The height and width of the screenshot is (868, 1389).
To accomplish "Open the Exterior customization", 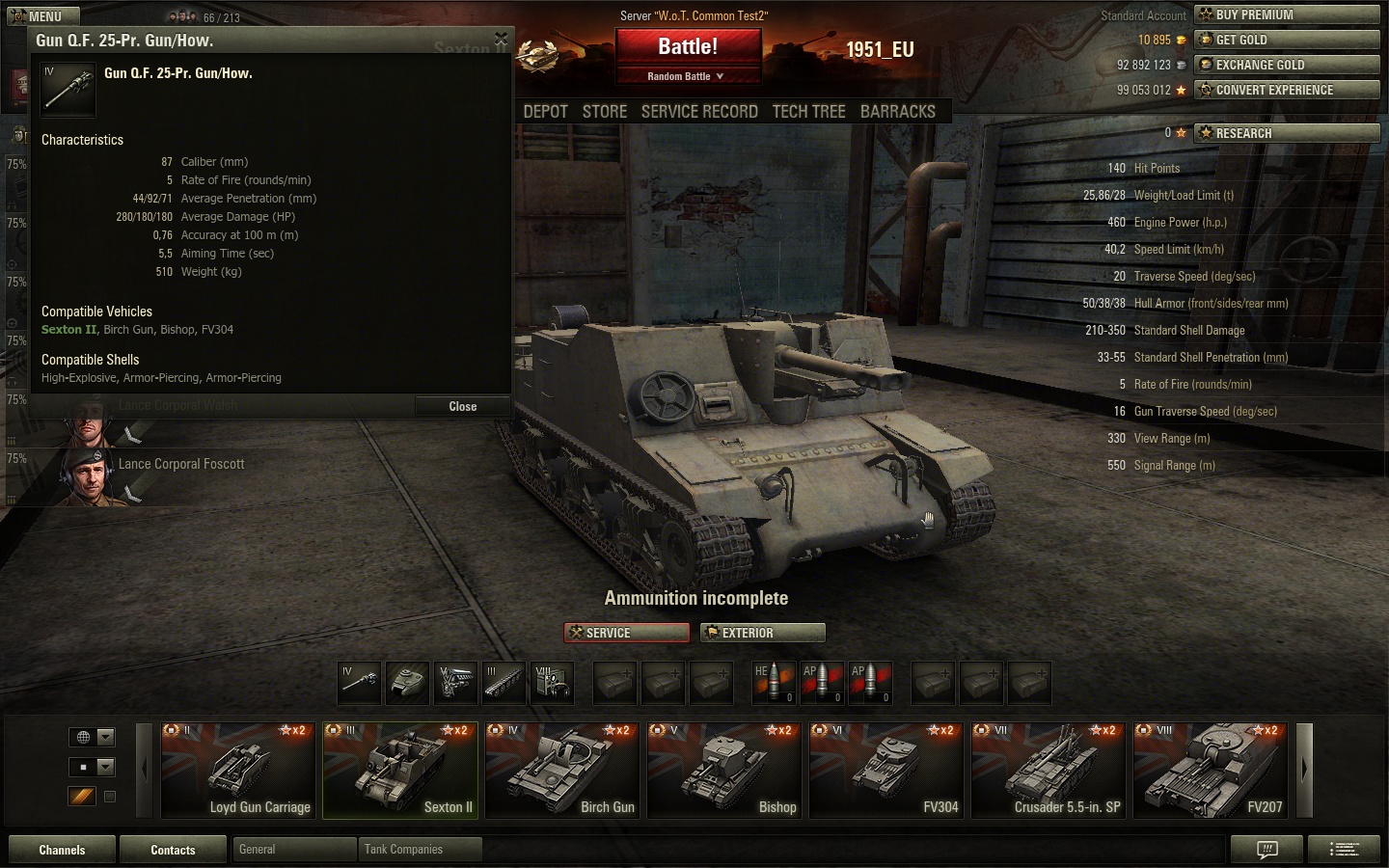I will tap(763, 633).
